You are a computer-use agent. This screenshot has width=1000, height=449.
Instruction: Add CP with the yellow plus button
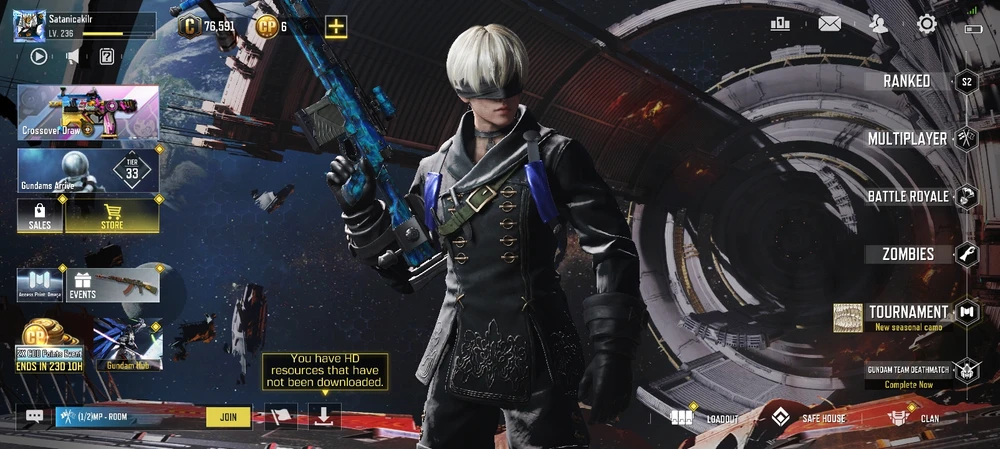click(x=336, y=27)
